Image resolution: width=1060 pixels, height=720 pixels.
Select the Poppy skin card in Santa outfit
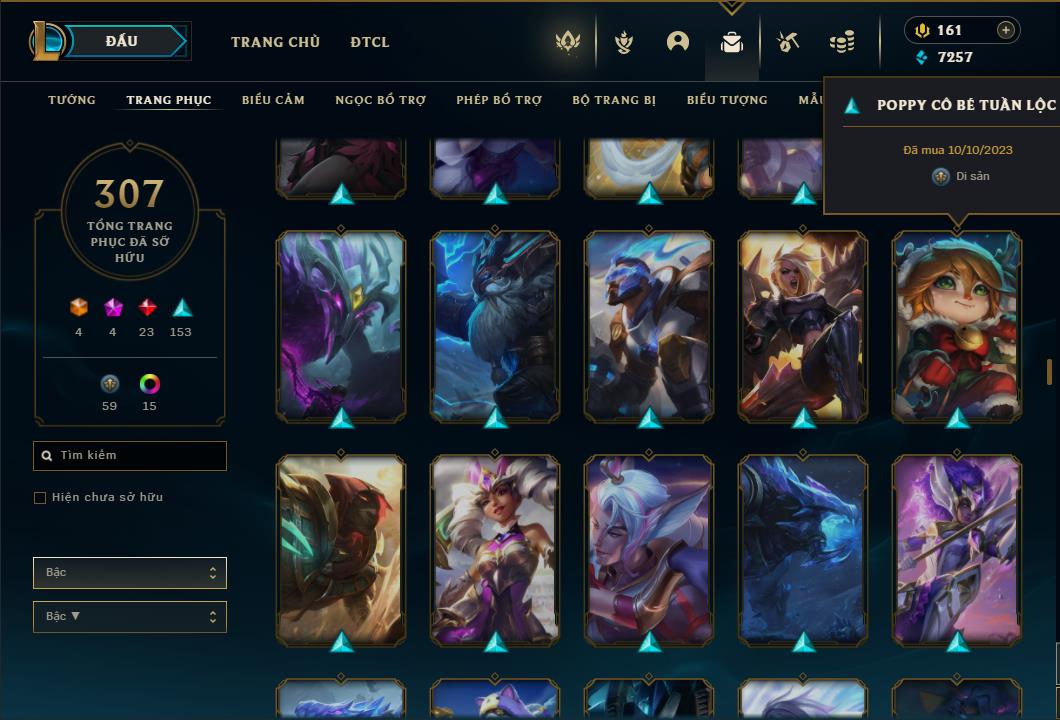click(957, 325)
